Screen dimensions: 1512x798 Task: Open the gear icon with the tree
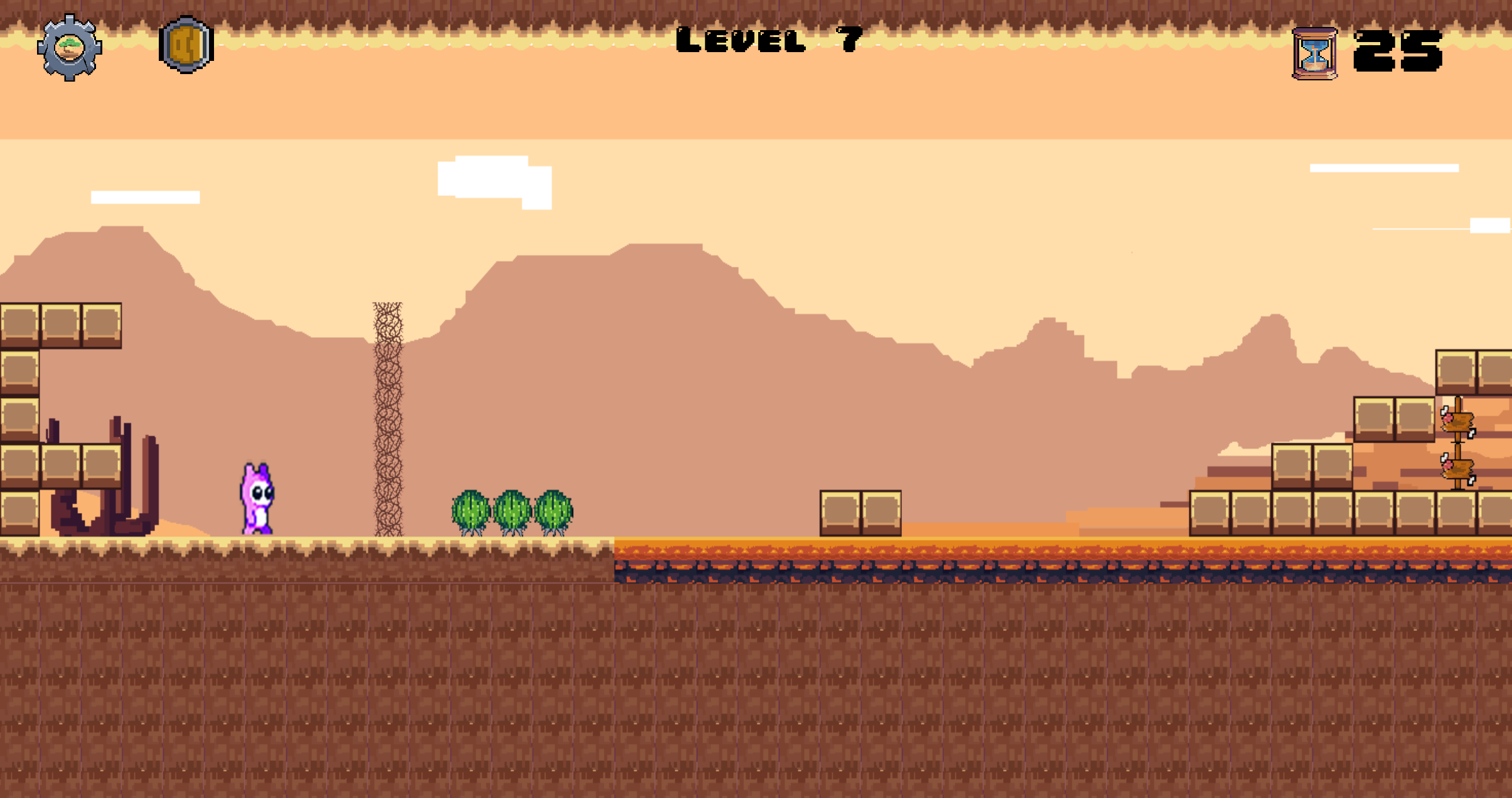coord(69,48)
